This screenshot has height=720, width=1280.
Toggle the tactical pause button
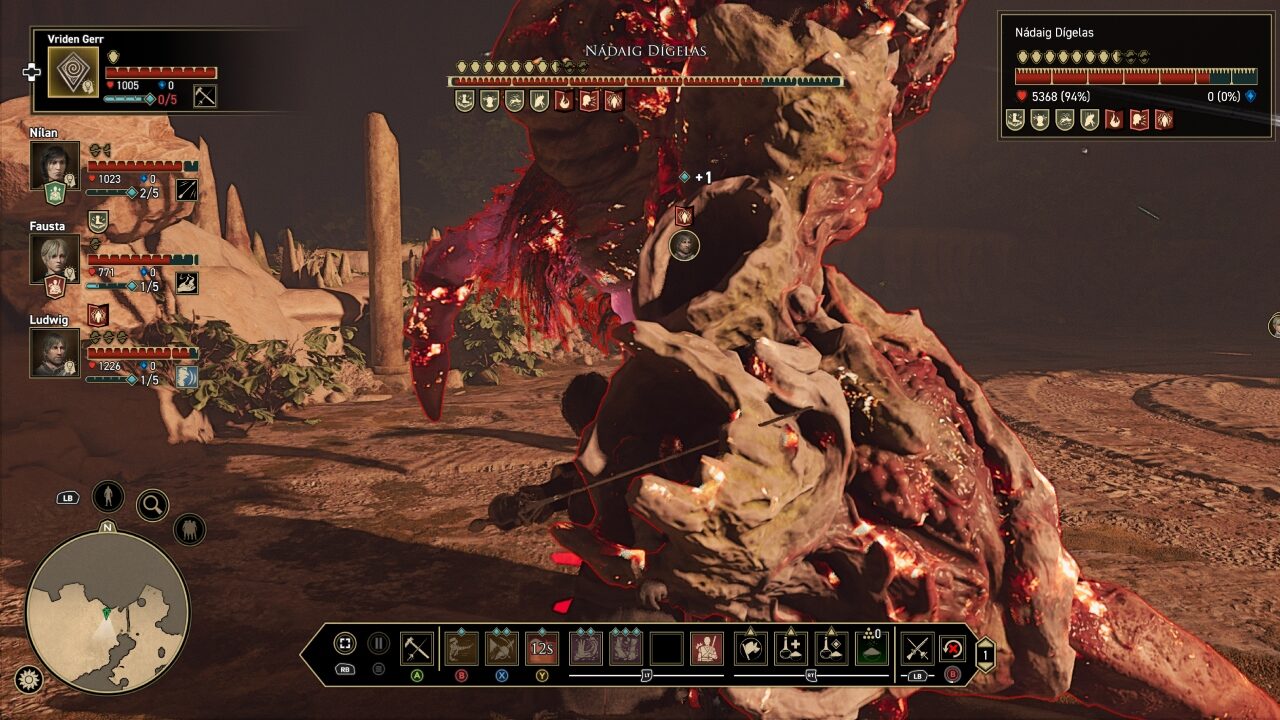point(377,645)
